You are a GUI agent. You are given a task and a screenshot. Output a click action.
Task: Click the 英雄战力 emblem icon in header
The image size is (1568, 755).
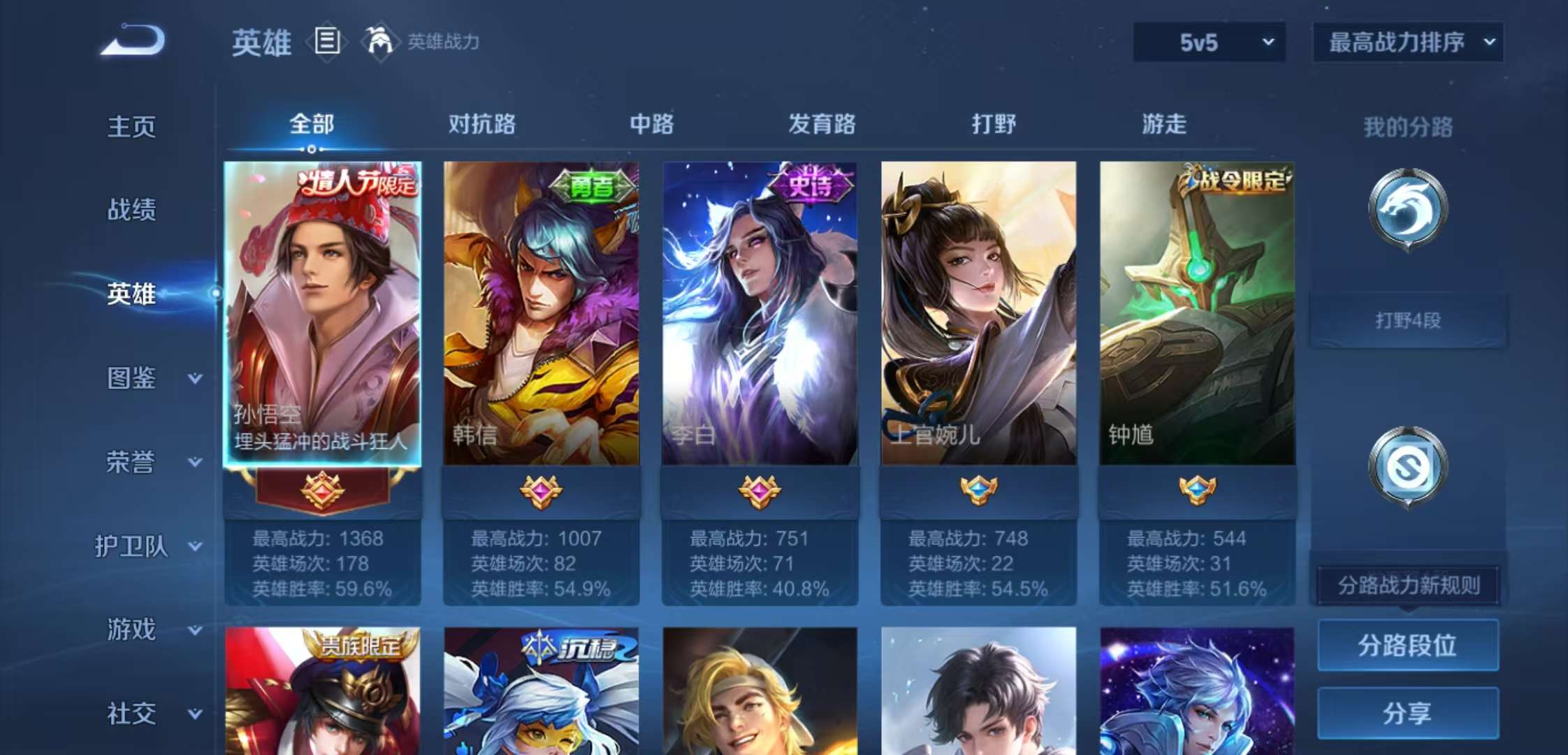pyautogui.click(x=378, y=41)
